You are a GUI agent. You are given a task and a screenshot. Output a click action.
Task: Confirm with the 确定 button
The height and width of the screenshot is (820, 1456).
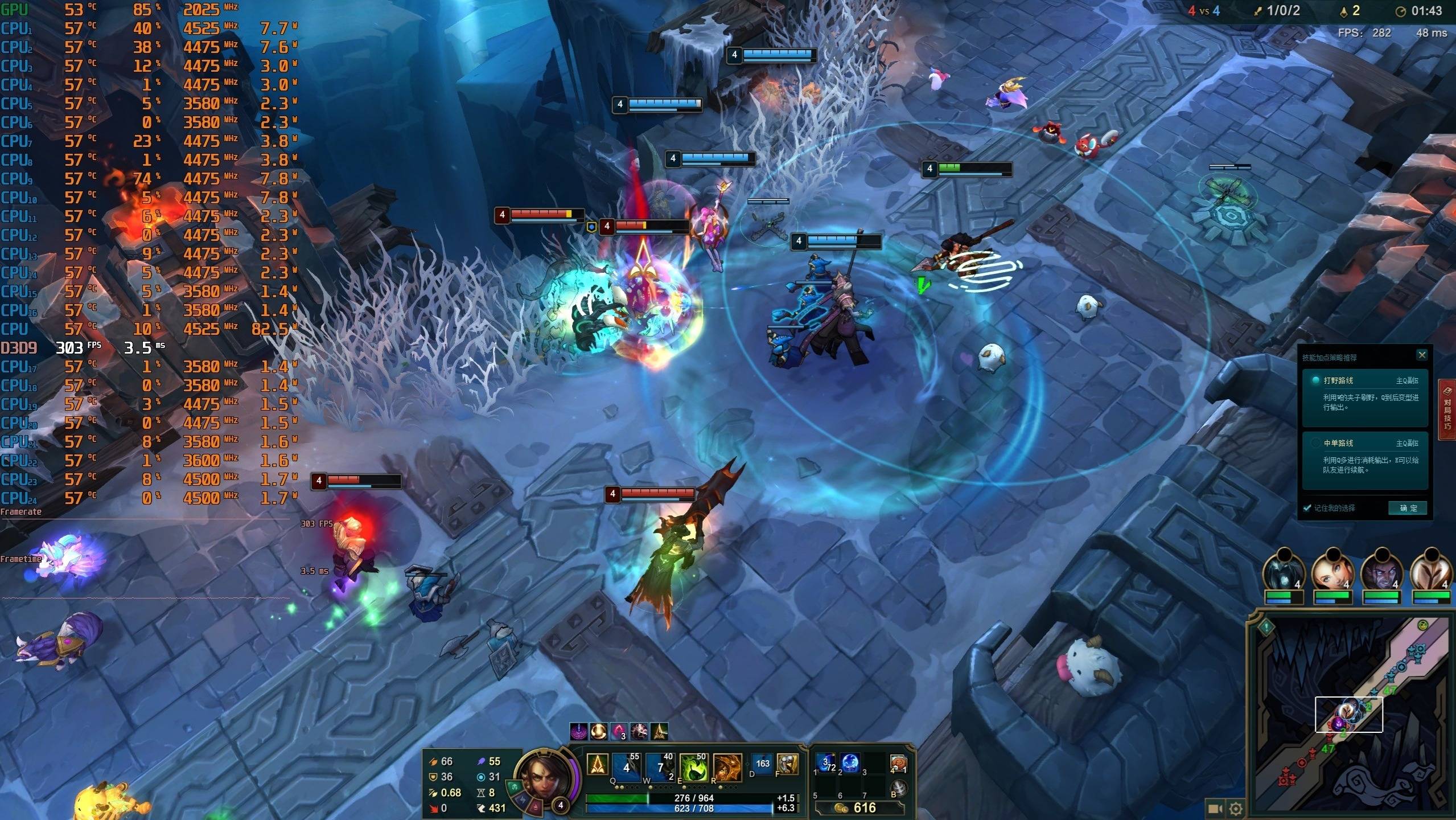click(x=1408, y=508)
